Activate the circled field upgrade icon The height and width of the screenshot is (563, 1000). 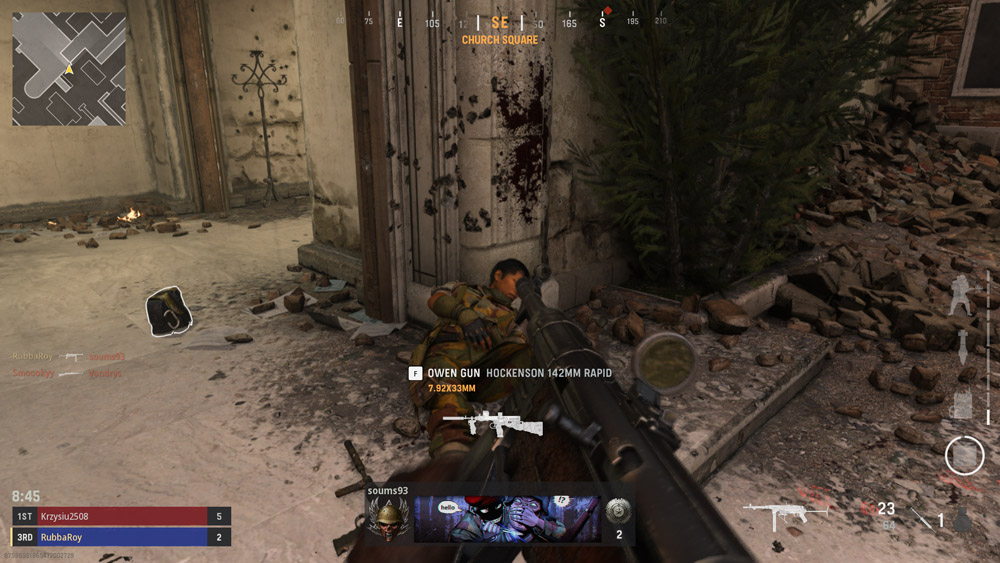(964, 456)
